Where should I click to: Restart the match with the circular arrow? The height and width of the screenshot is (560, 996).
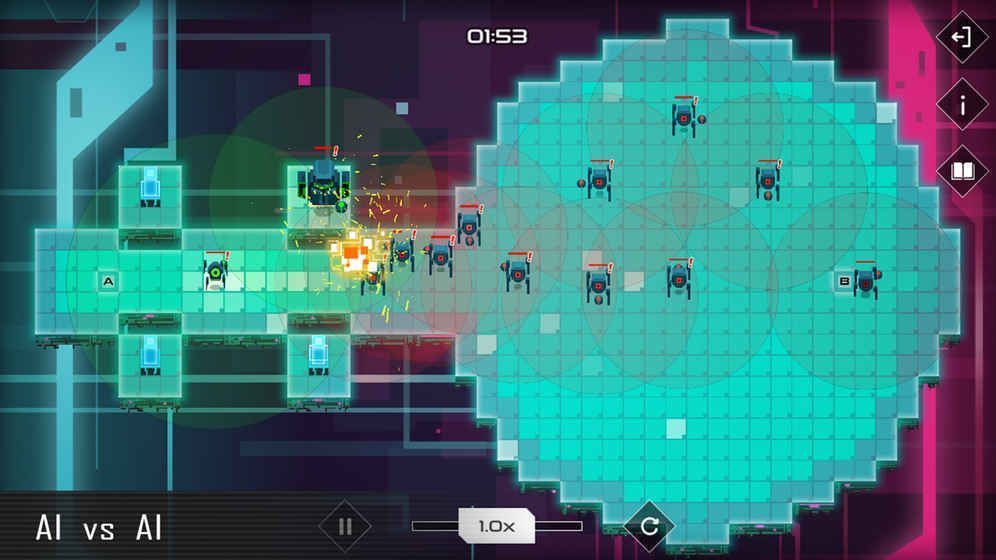tap(648, 526)
